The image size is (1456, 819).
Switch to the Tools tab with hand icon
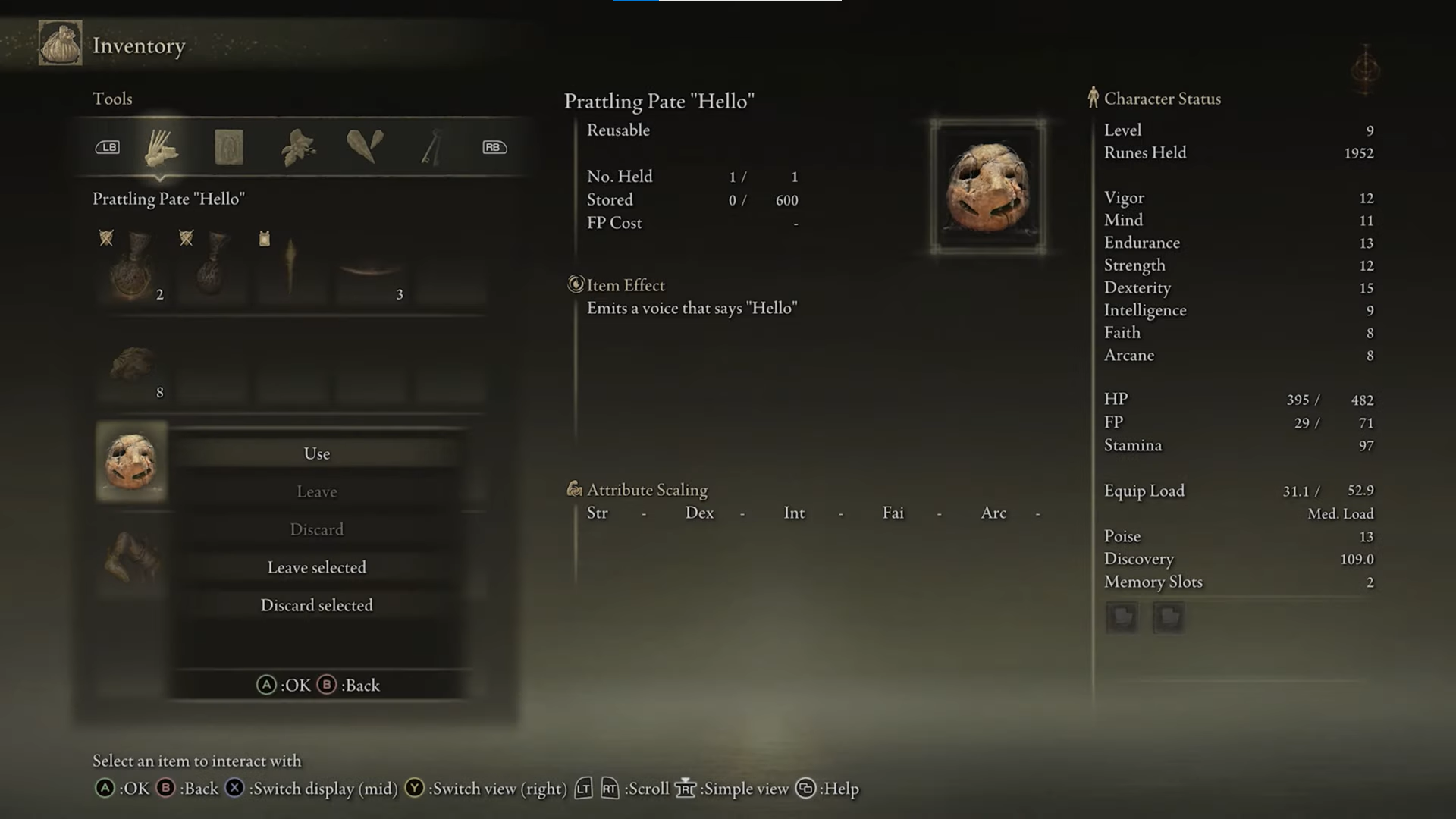(x=161, y=147)
